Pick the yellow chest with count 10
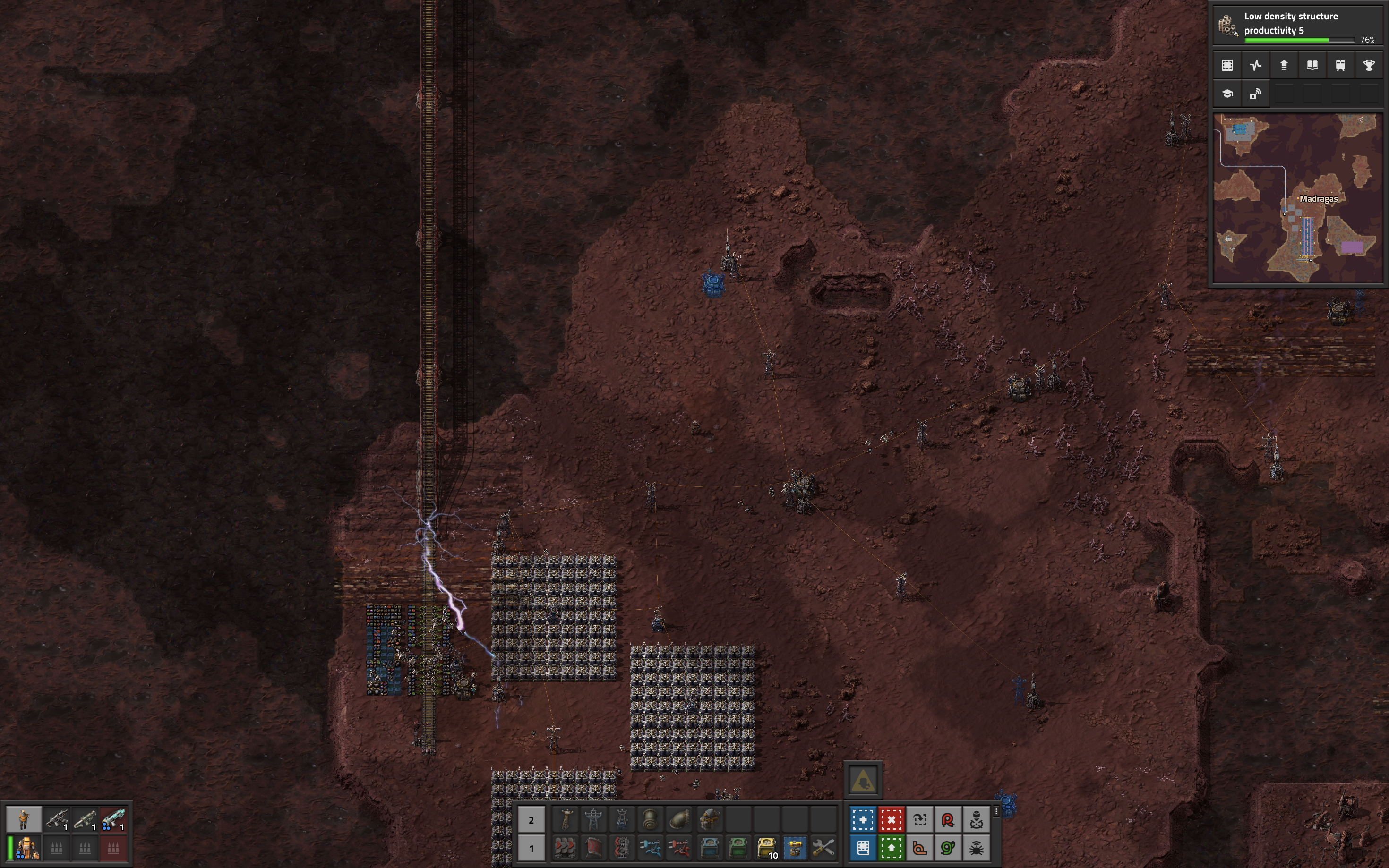The width and height of the screenshot is (1389, 868). (767, 848)
